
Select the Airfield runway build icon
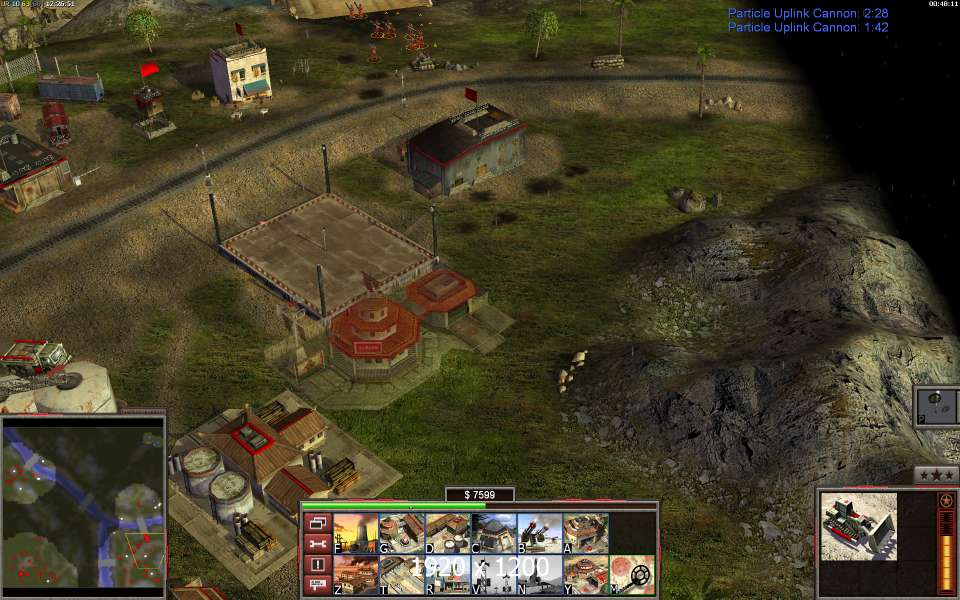pyautogui.click(x=400, y=575)
